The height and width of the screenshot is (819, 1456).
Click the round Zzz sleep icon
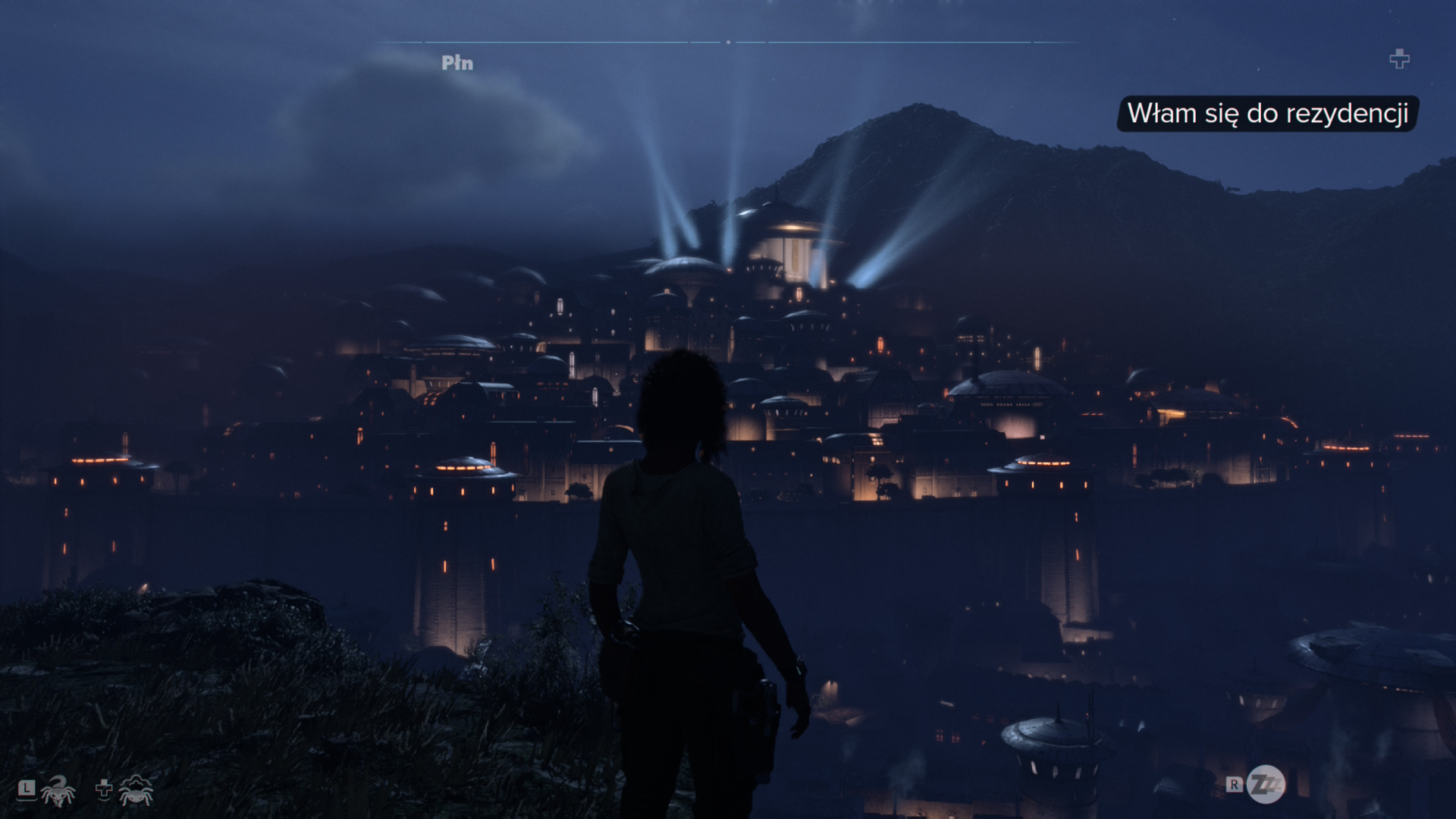[1266, 784]
